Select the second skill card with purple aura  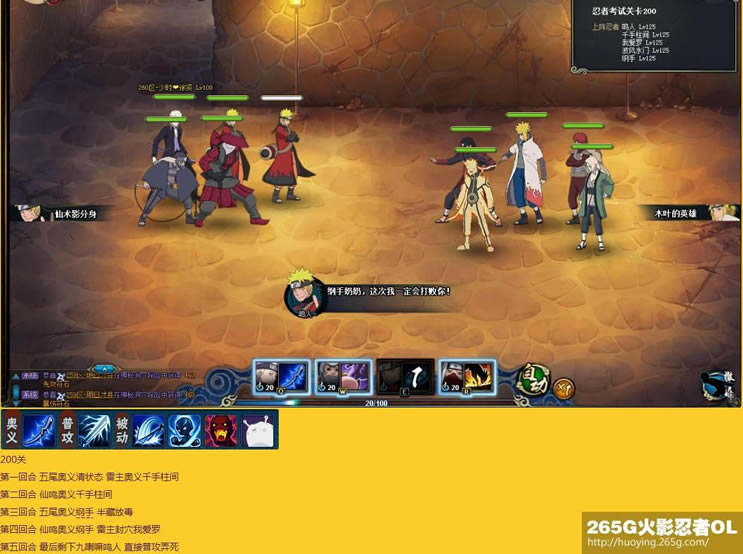(342, 376)
